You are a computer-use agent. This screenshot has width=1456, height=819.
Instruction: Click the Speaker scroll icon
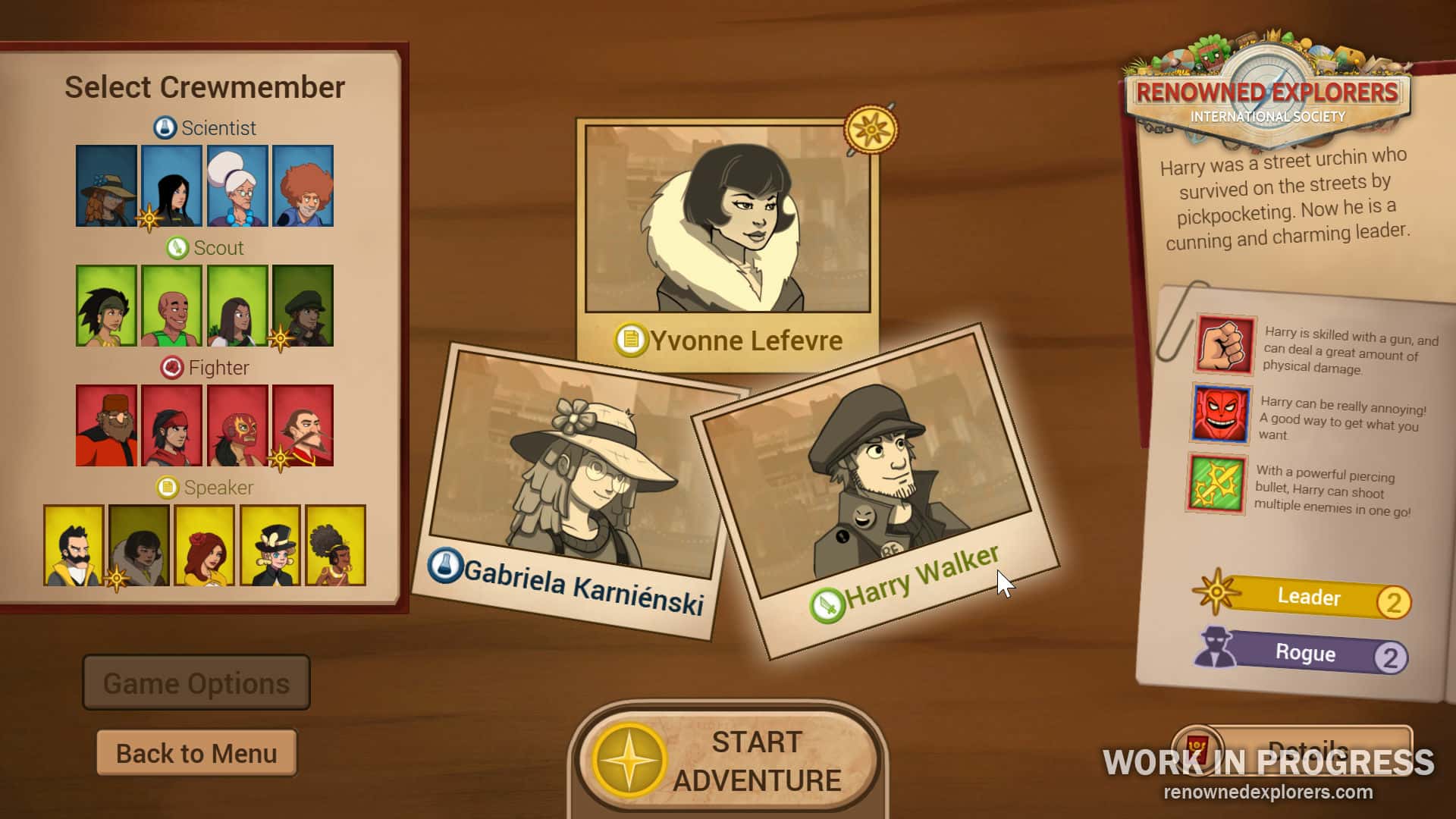pyautogui.click(x=168, y=488)
